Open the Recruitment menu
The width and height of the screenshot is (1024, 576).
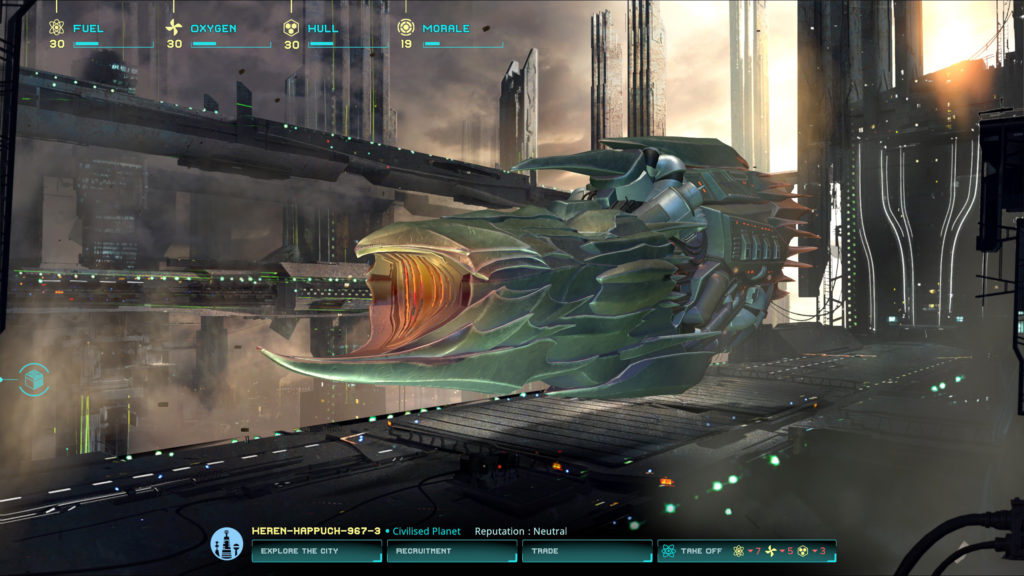[x=451, y=551]
